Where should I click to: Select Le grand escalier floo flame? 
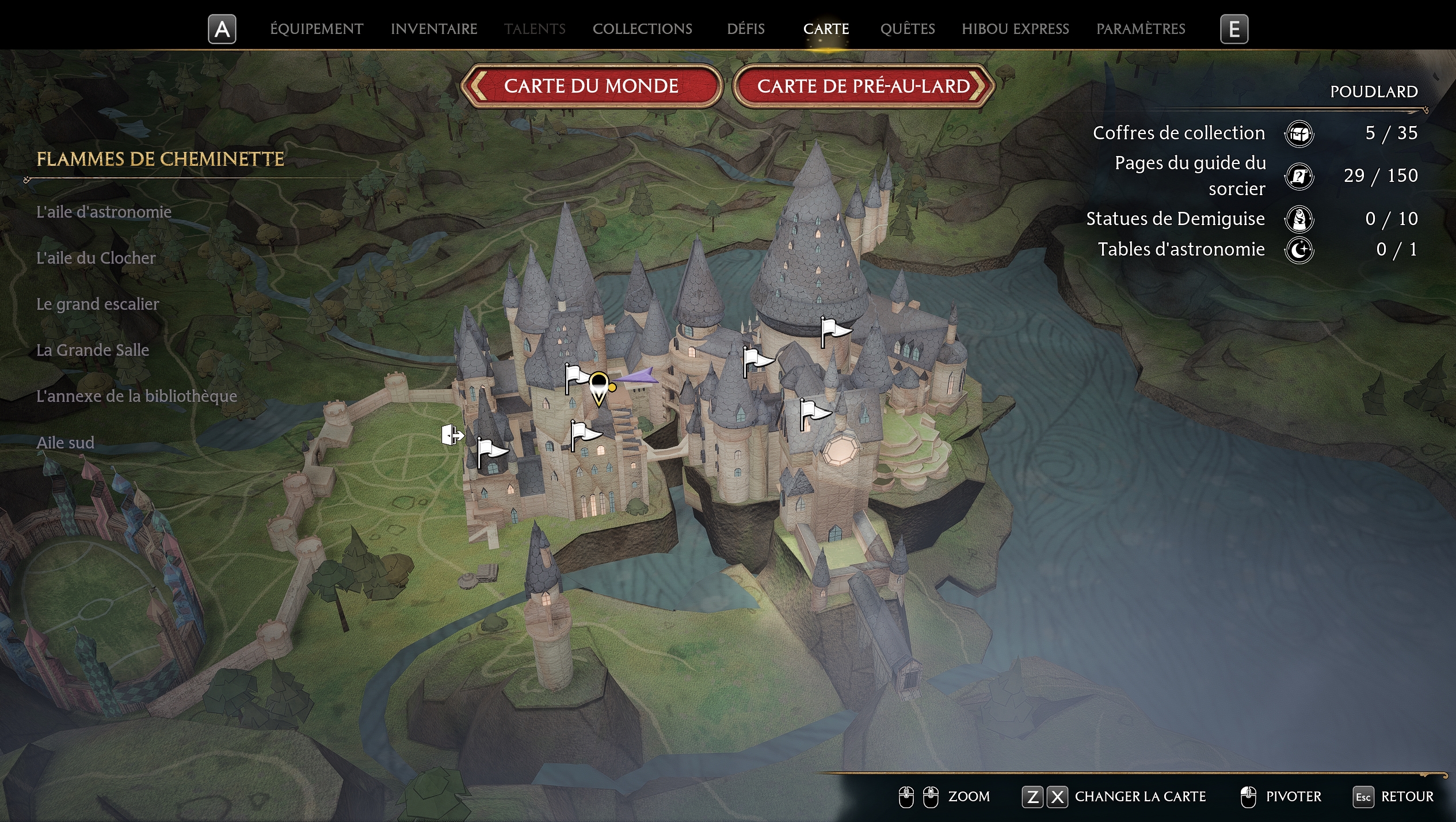(x=97, y=304)
